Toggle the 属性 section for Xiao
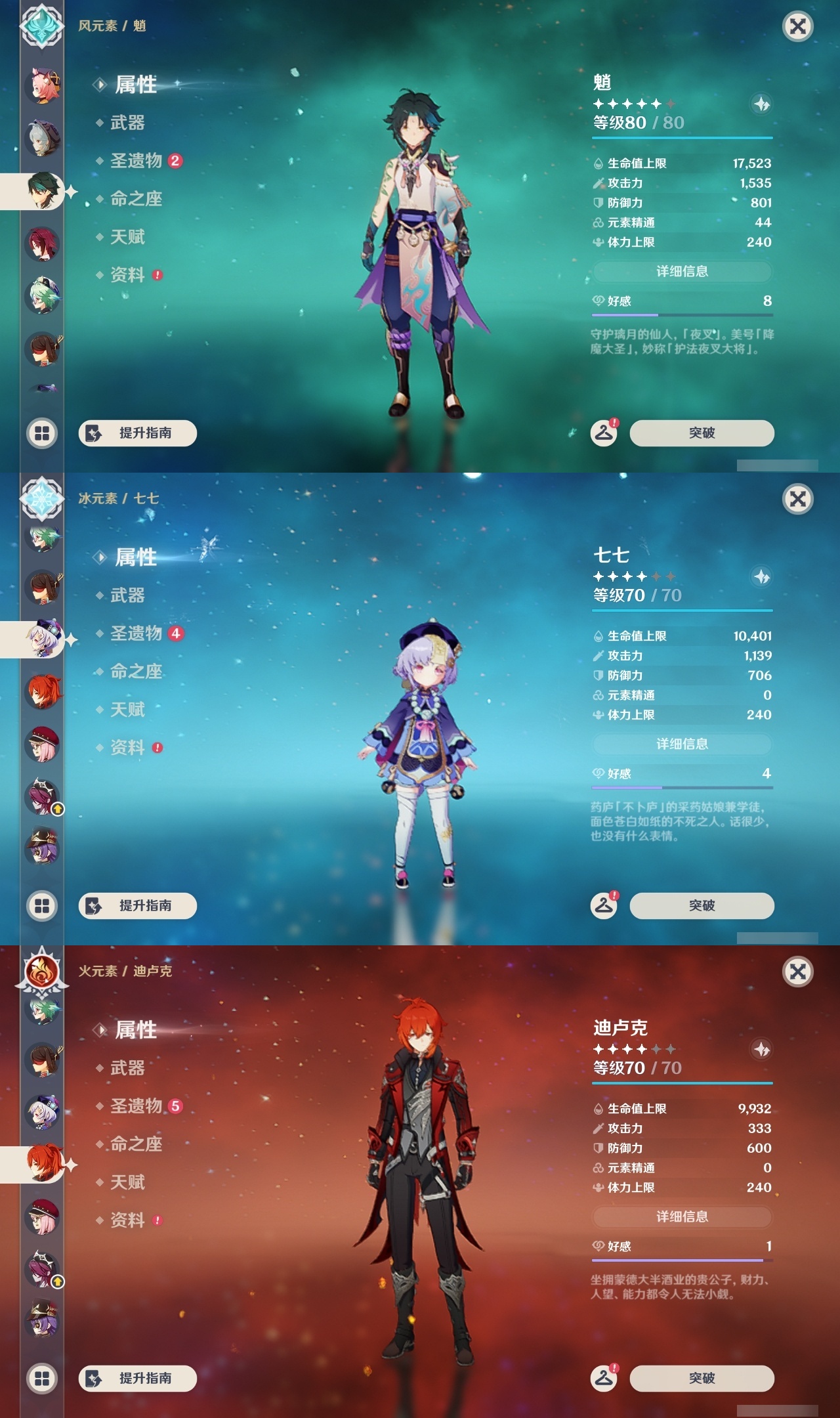Image resolution: width=840 pixels, height=1418 pixels. (x=136, y=85)
